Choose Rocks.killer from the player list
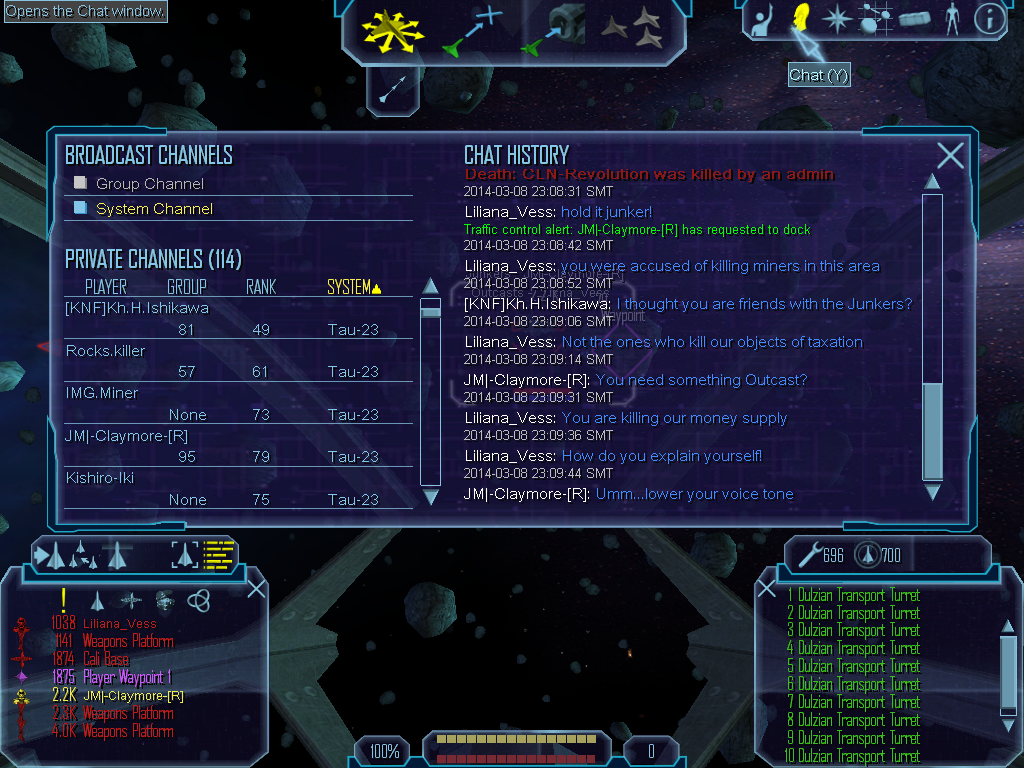 105,351
